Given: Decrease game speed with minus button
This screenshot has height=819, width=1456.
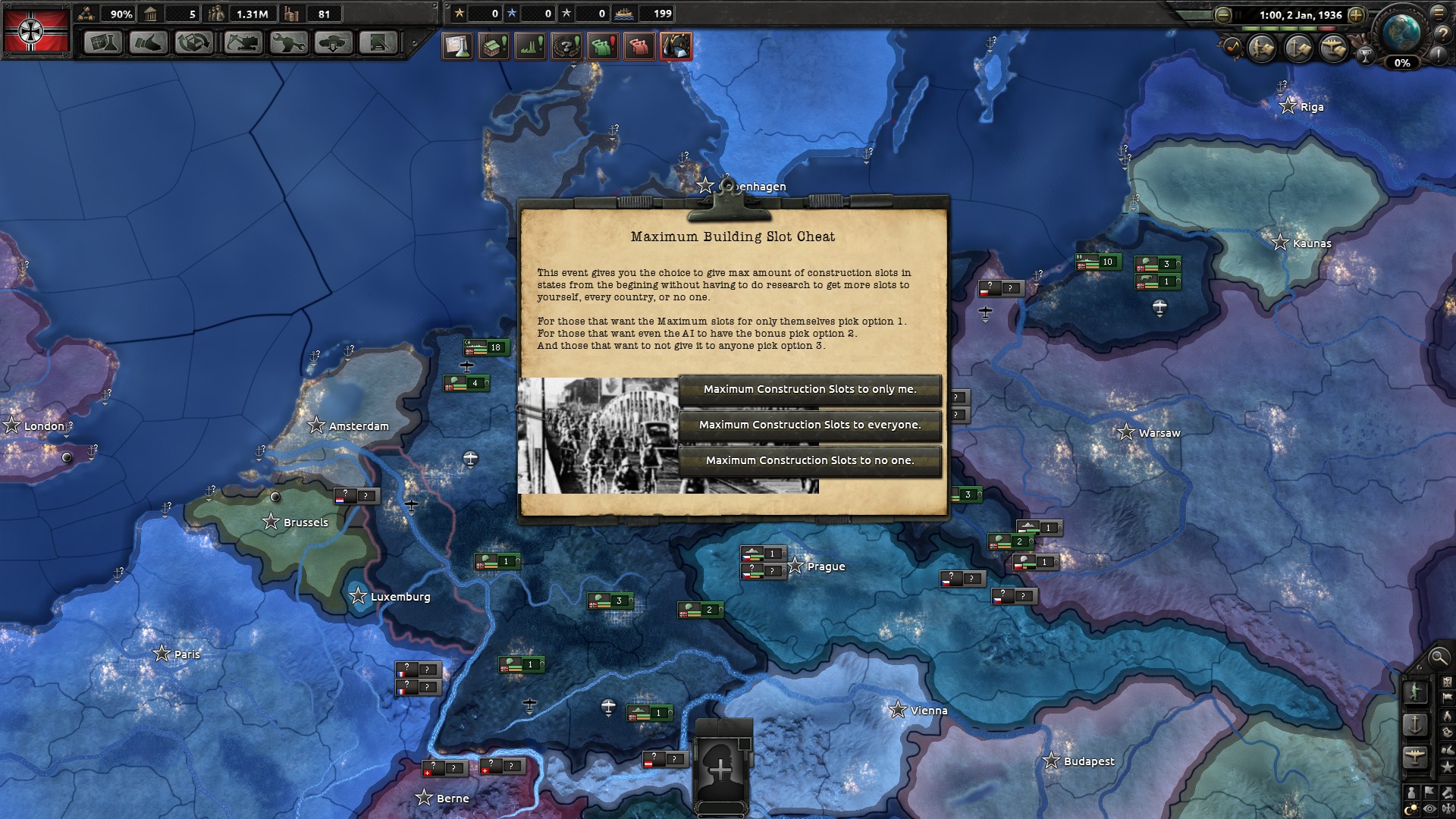Looking at the screenshot, I should point(1222,15).
